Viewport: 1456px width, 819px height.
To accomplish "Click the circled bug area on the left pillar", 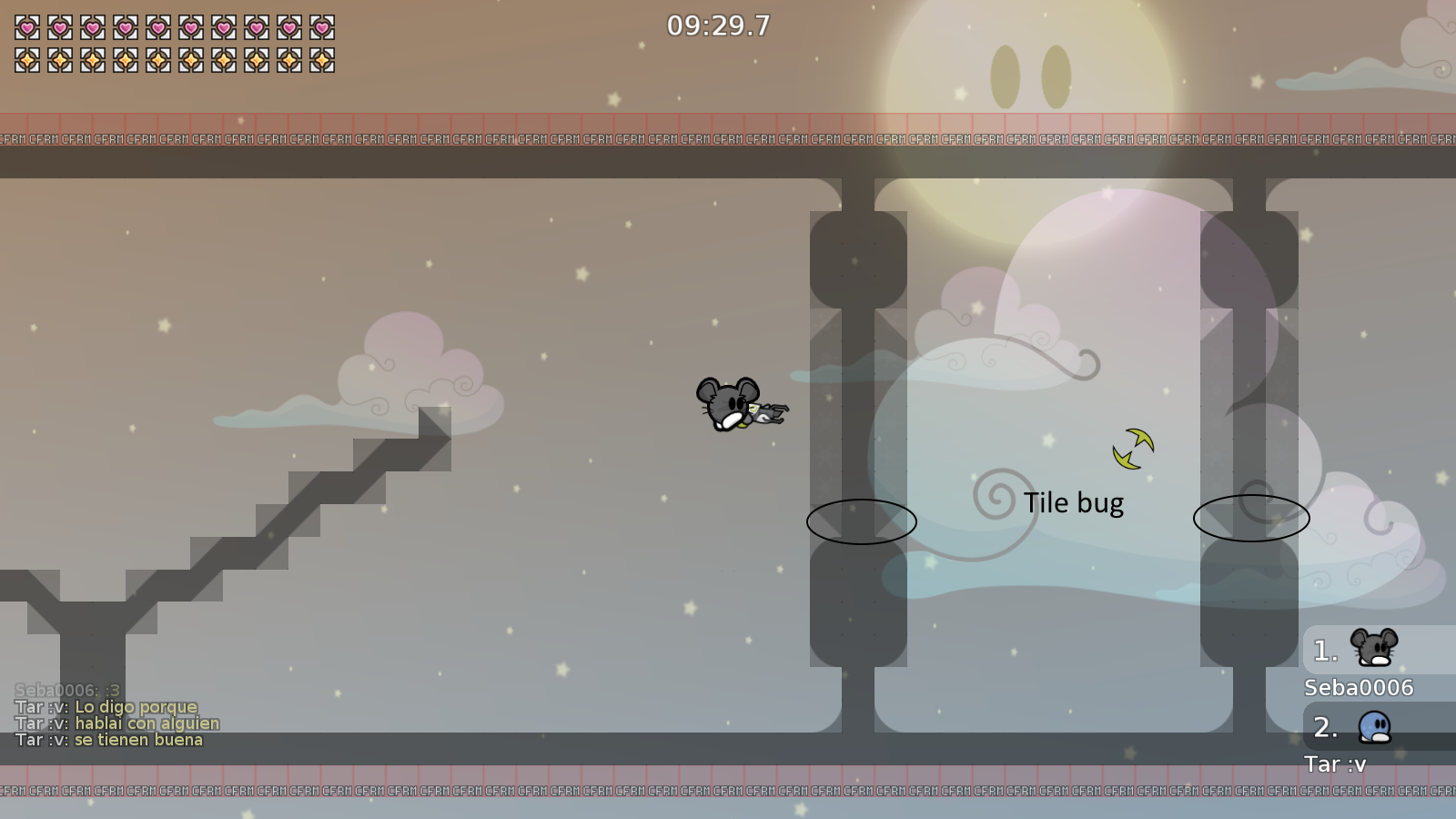I will [861, 522].
